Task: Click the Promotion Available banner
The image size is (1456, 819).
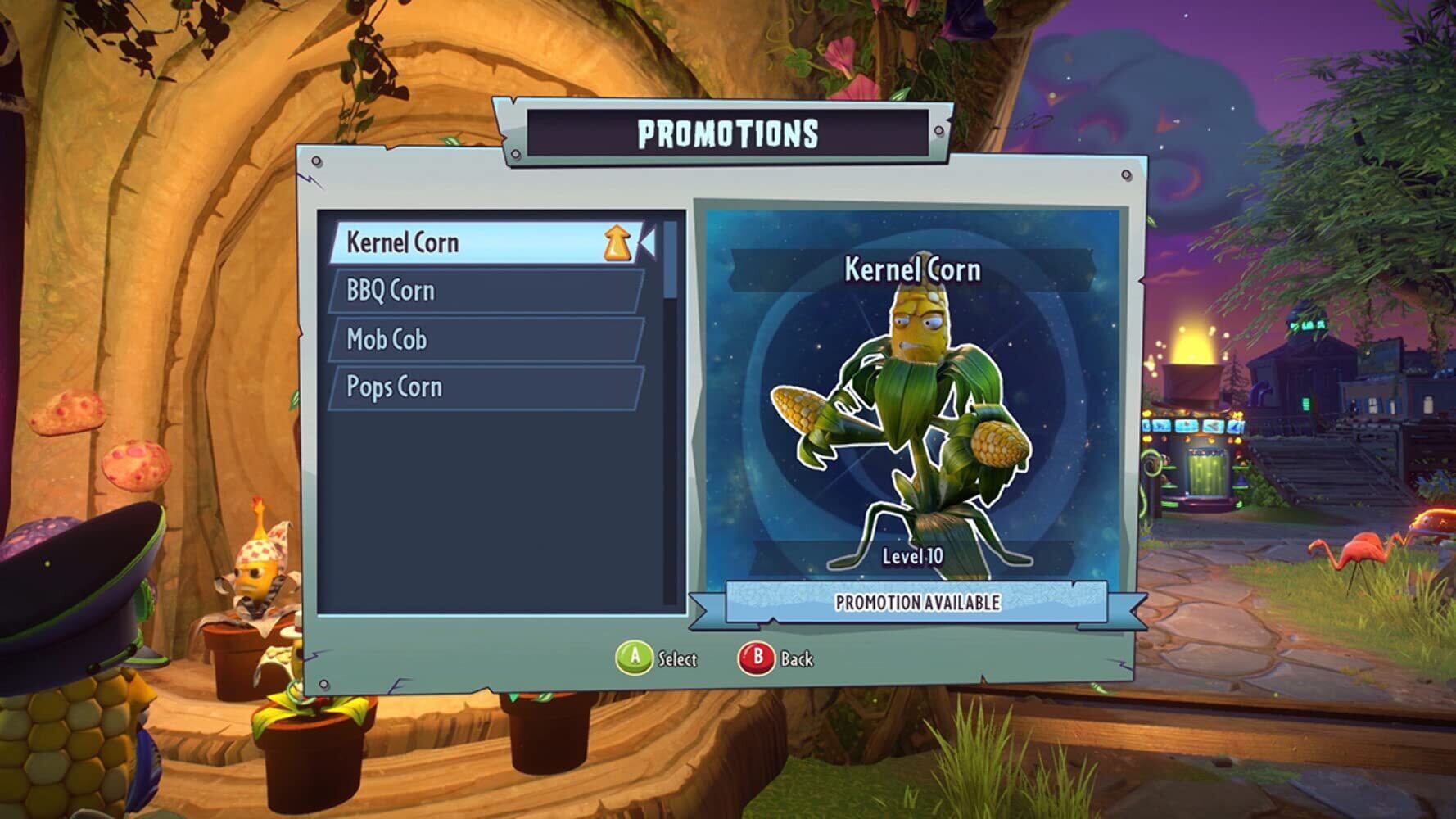Action: pos(916,603)
